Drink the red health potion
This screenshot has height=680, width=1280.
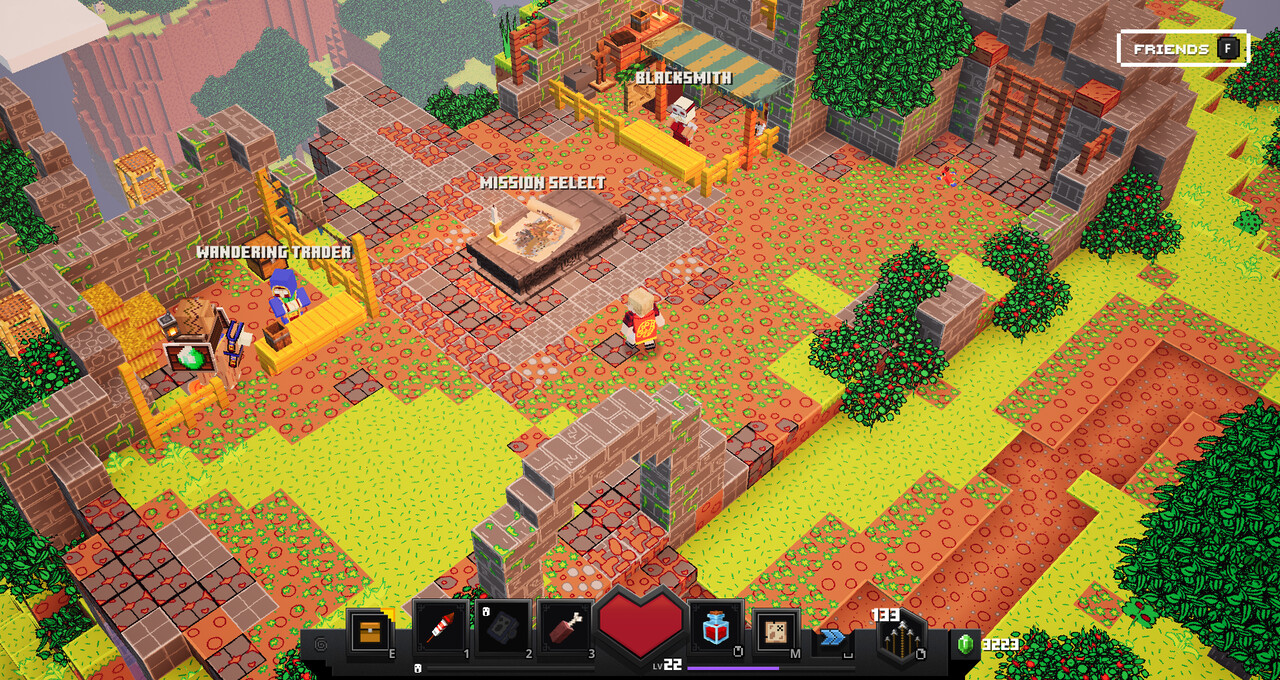tap(715, 628)
